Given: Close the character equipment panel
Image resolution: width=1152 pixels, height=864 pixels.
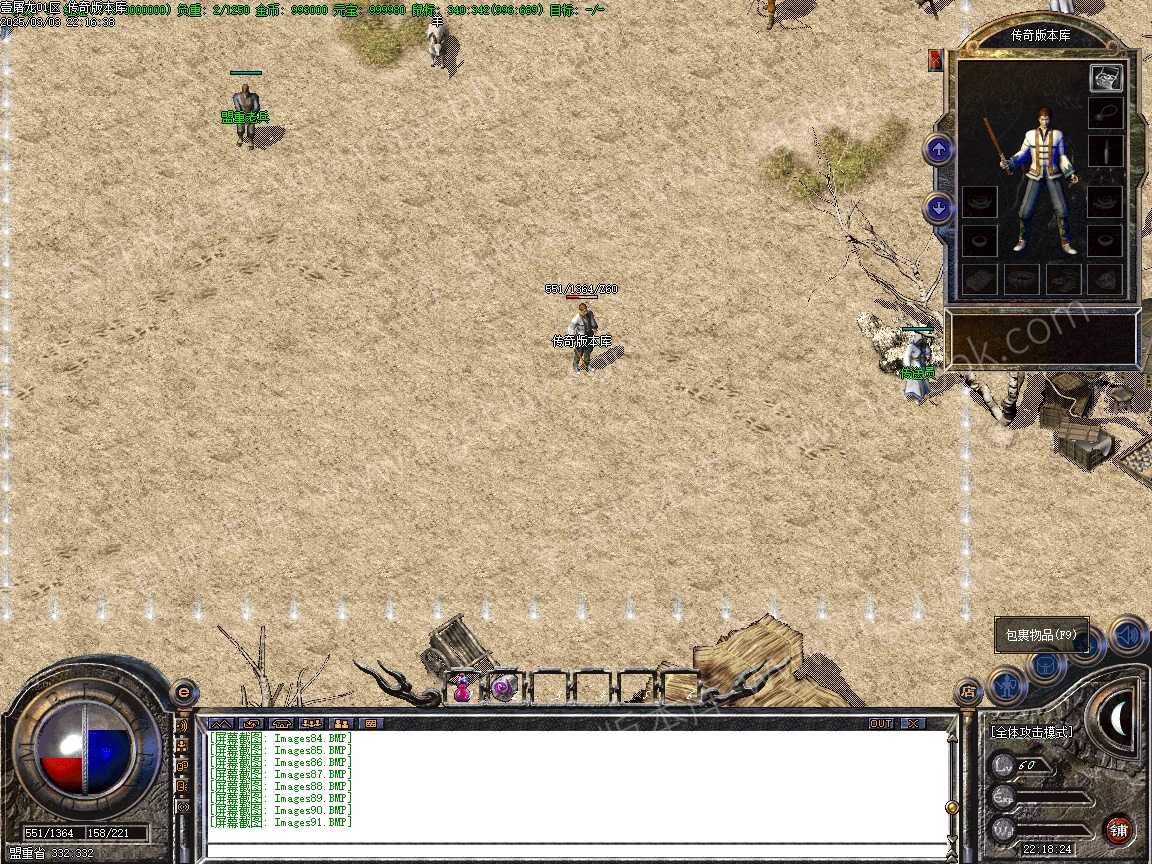Looking at the screenshot, I should coord(936,60).
